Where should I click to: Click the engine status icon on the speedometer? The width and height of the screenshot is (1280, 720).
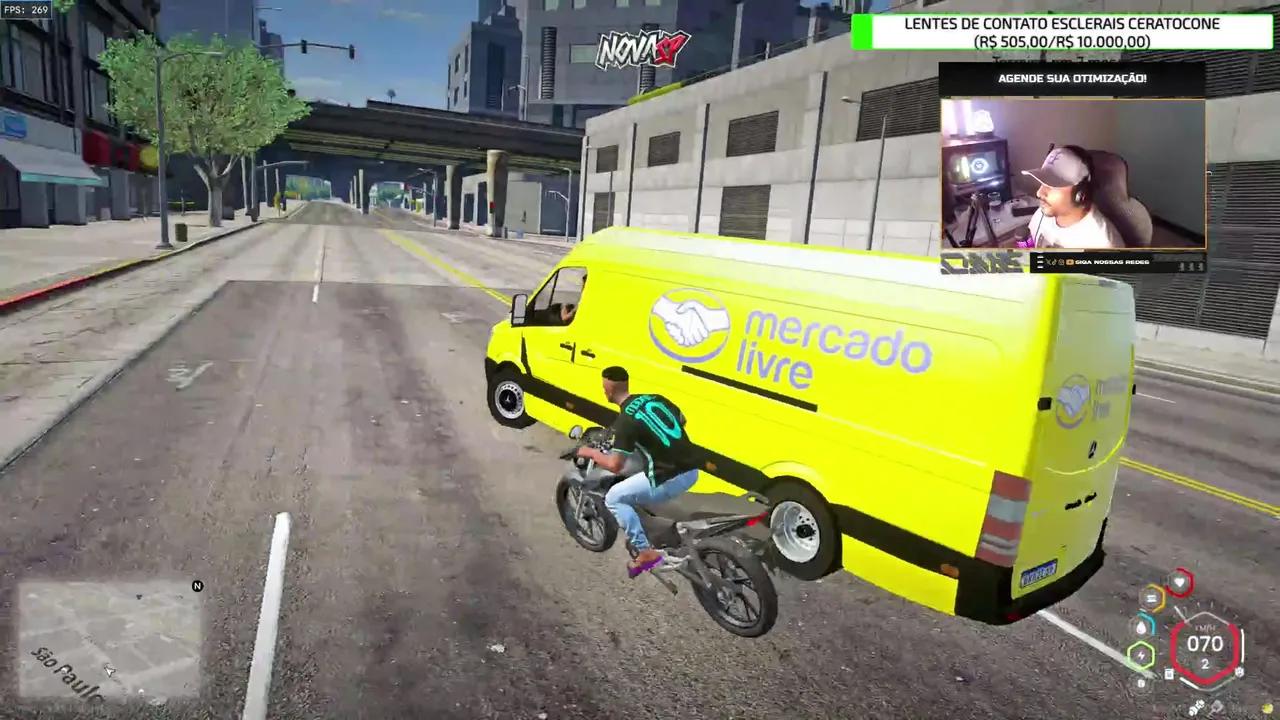pyautogui.click(x=1239, y=671)
